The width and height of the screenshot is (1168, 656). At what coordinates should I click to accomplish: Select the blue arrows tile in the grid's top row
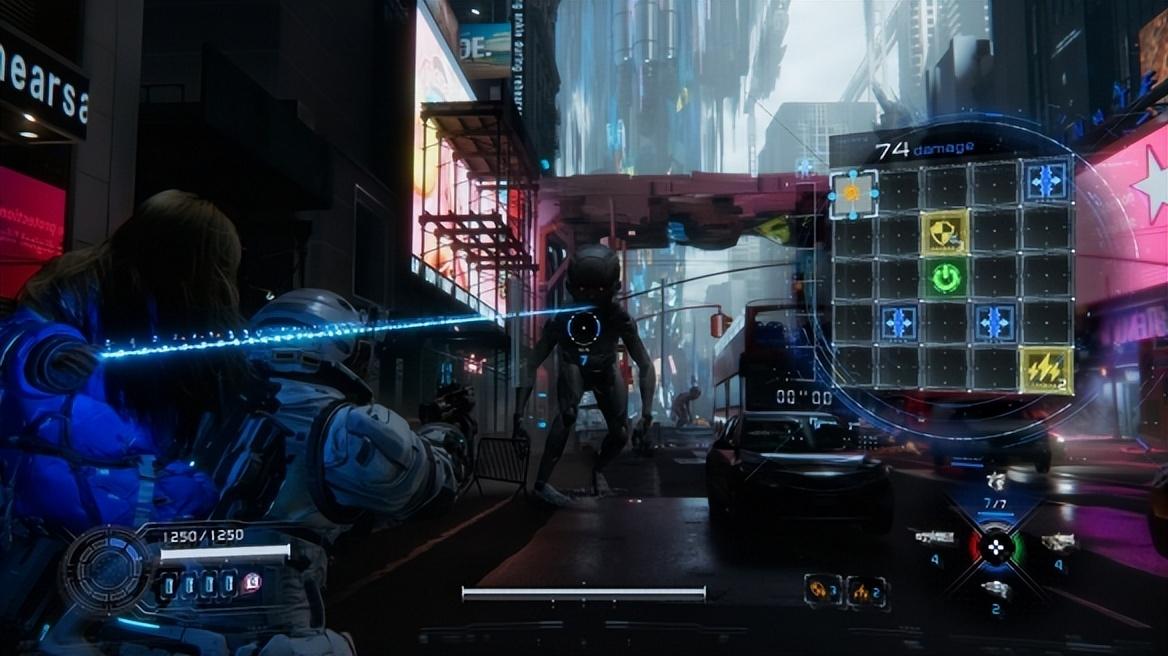pos(1046,181)
